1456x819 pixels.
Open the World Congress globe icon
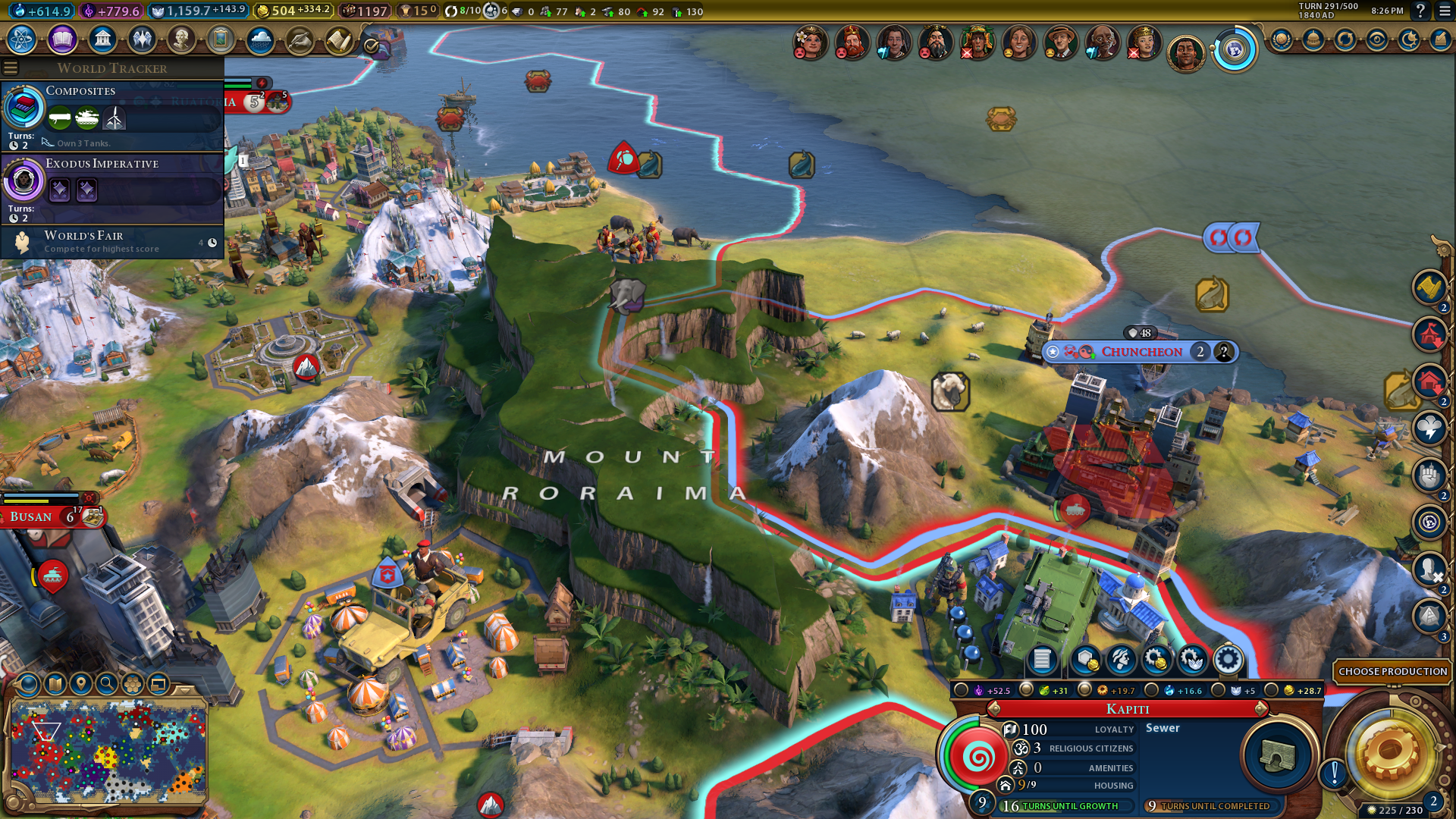1235,51
